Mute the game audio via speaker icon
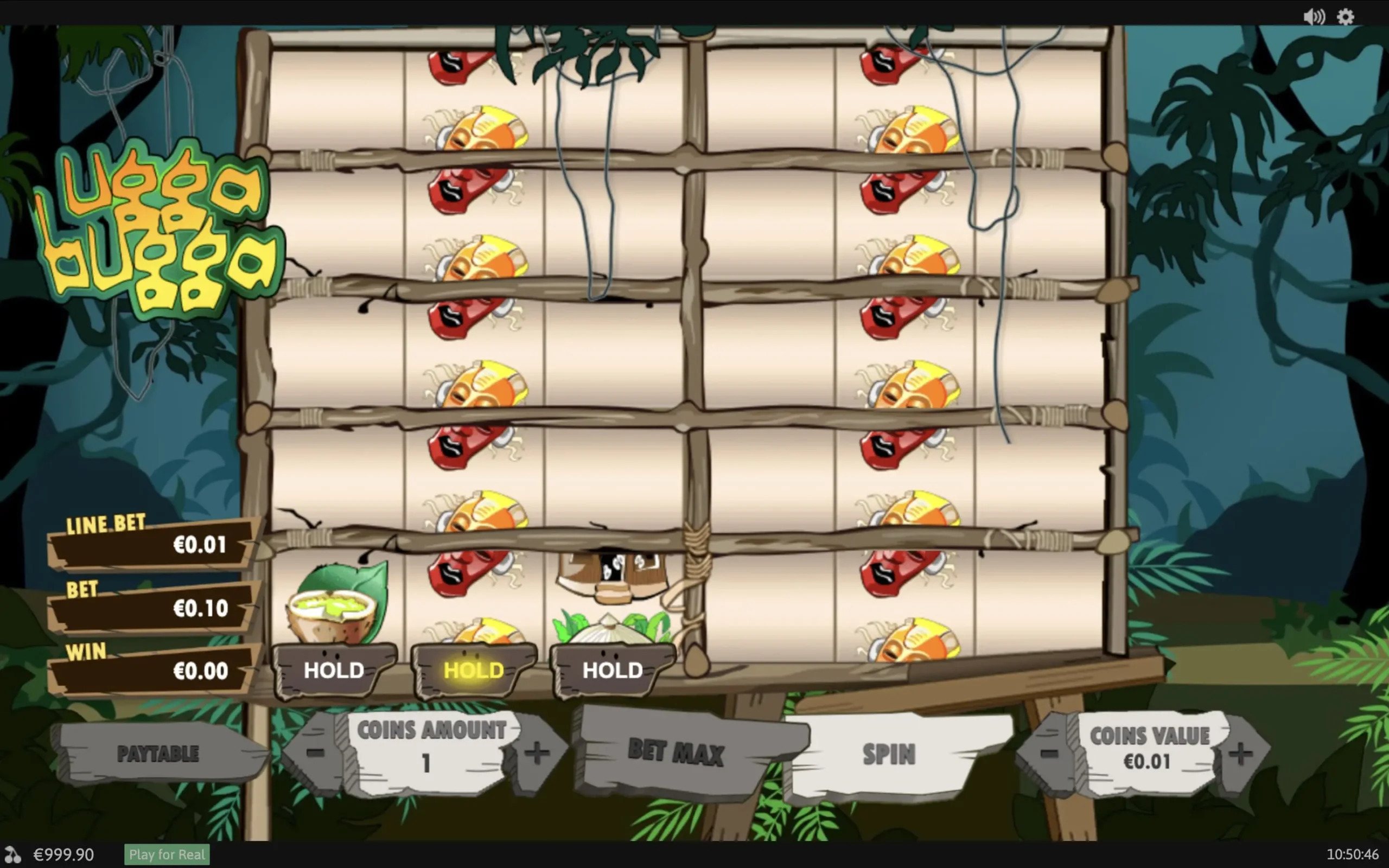This screenshot has width=1389, height=868. [x=1314, y=17]
